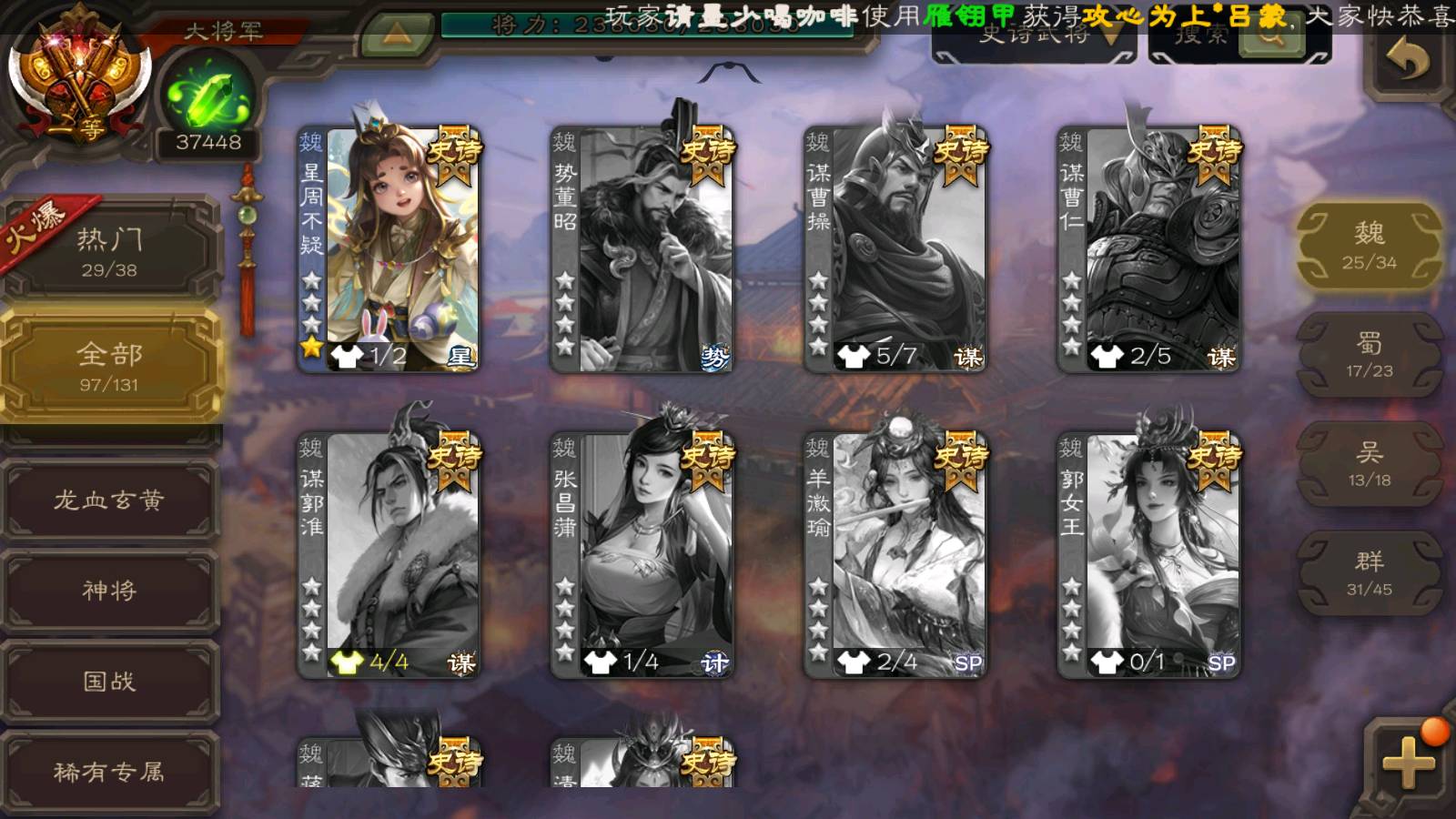Viewport: 1456px width, 819px height.
Task: Select the 郭女王 general card
Action: pos(1149,554)
